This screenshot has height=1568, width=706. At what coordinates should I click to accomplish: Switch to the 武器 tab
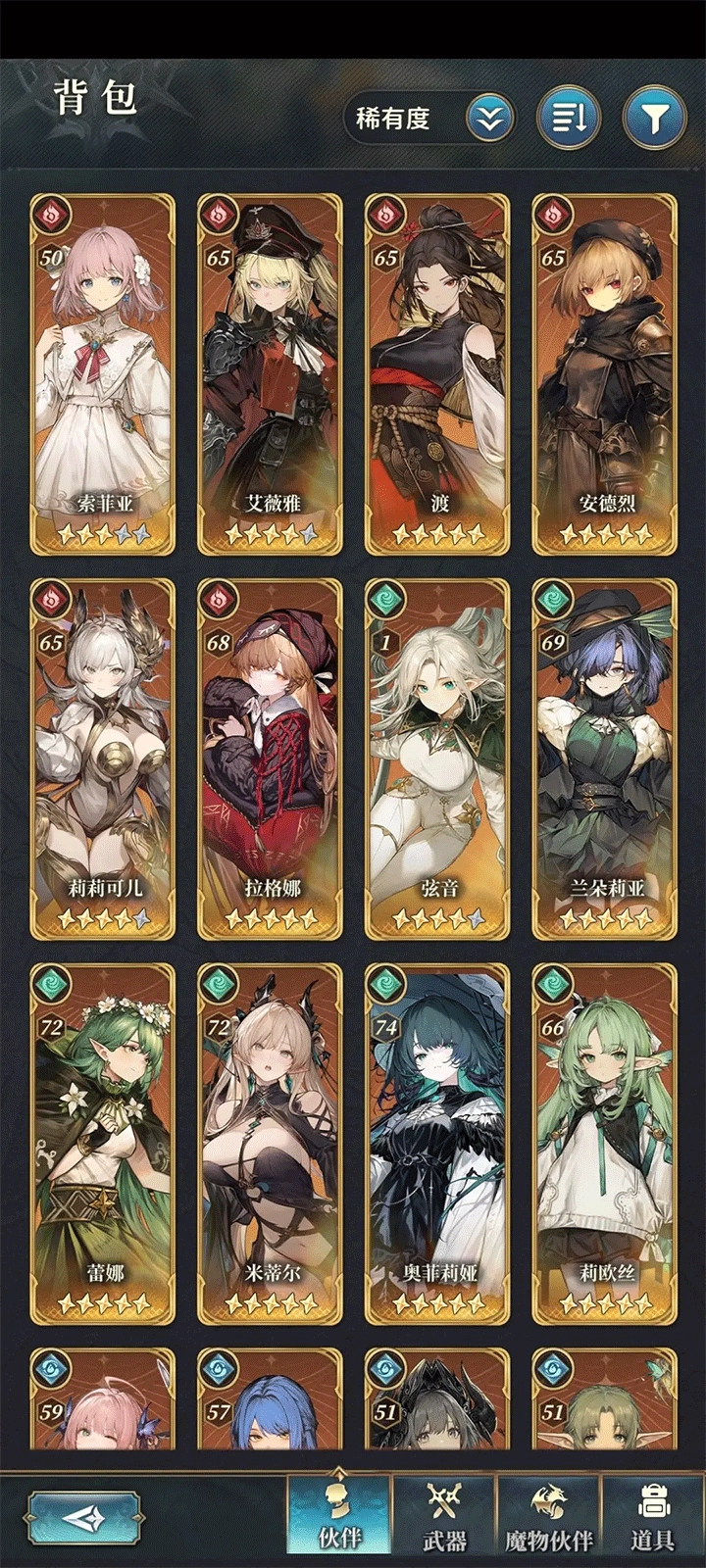click(x=444, y=1517)
